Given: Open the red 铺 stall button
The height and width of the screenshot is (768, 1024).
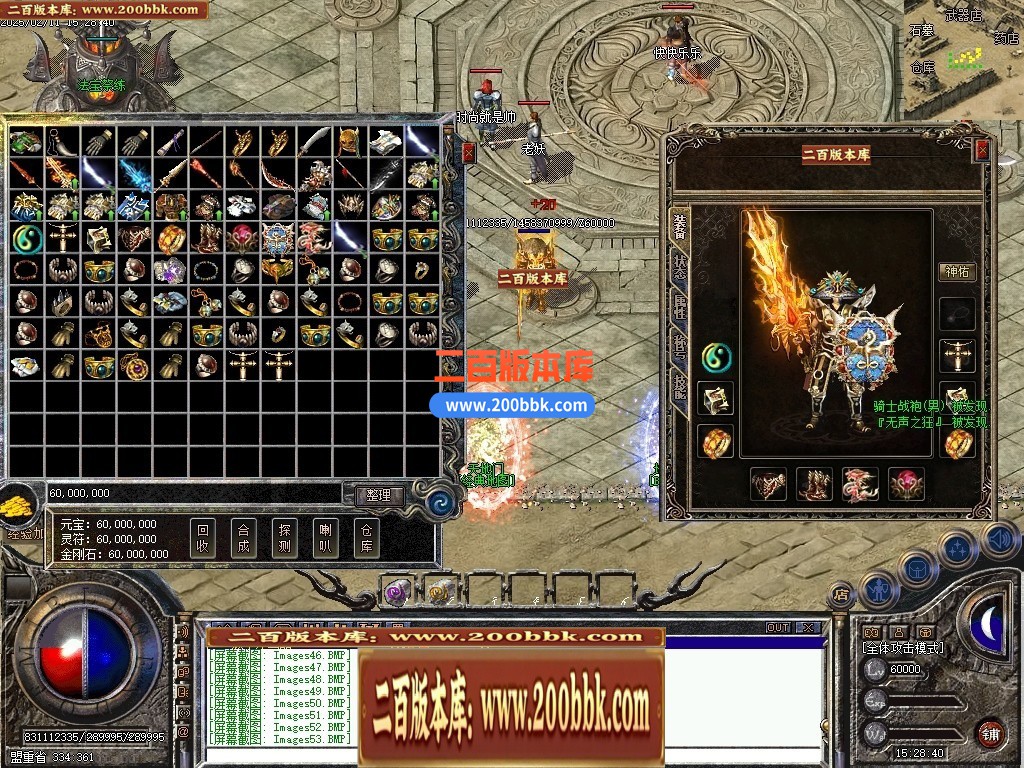Looking at the screenshot, I should (x=990, y=733).
